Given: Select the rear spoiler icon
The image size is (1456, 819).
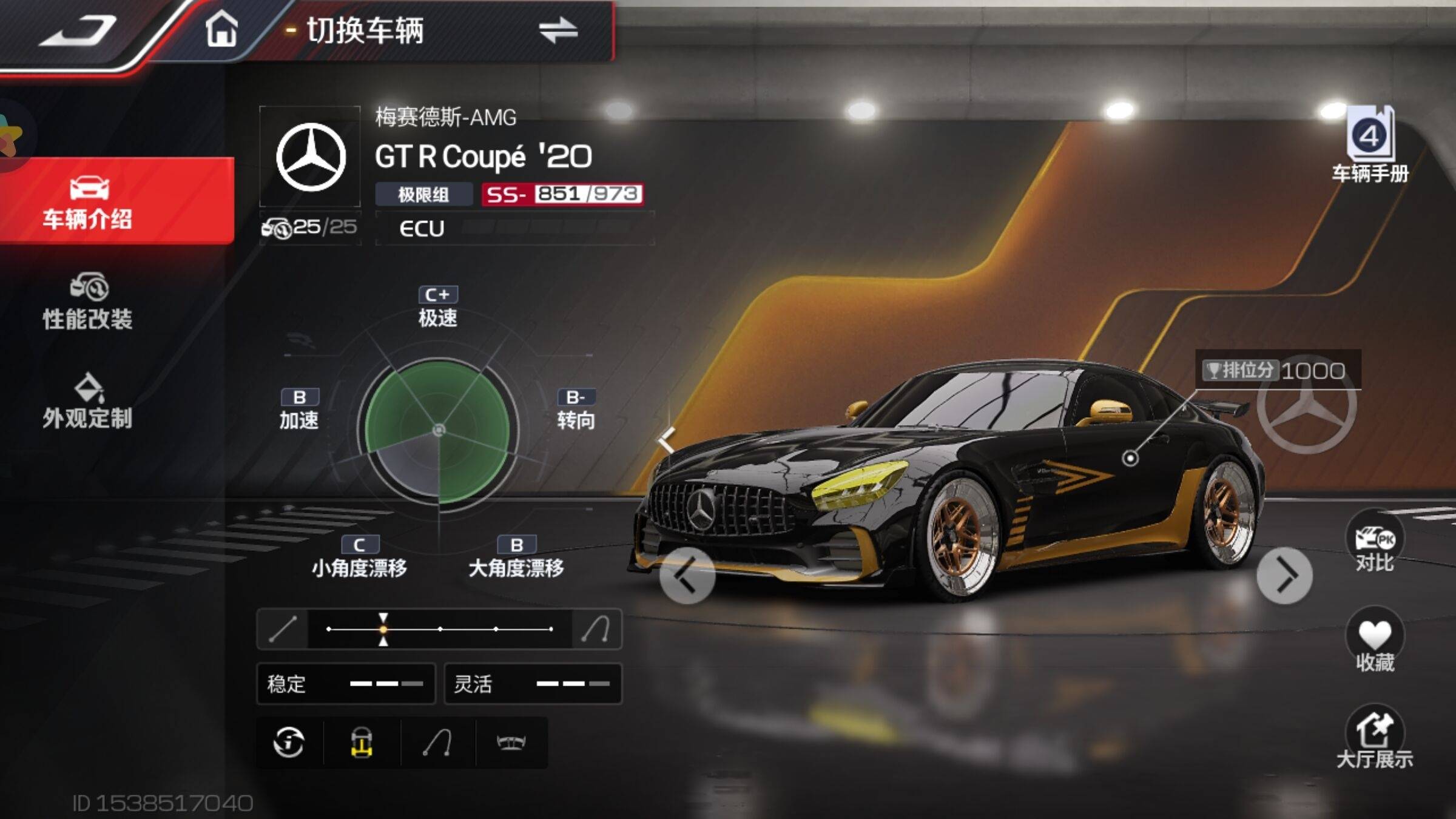Looking at the screenshot, I should 511,742.
